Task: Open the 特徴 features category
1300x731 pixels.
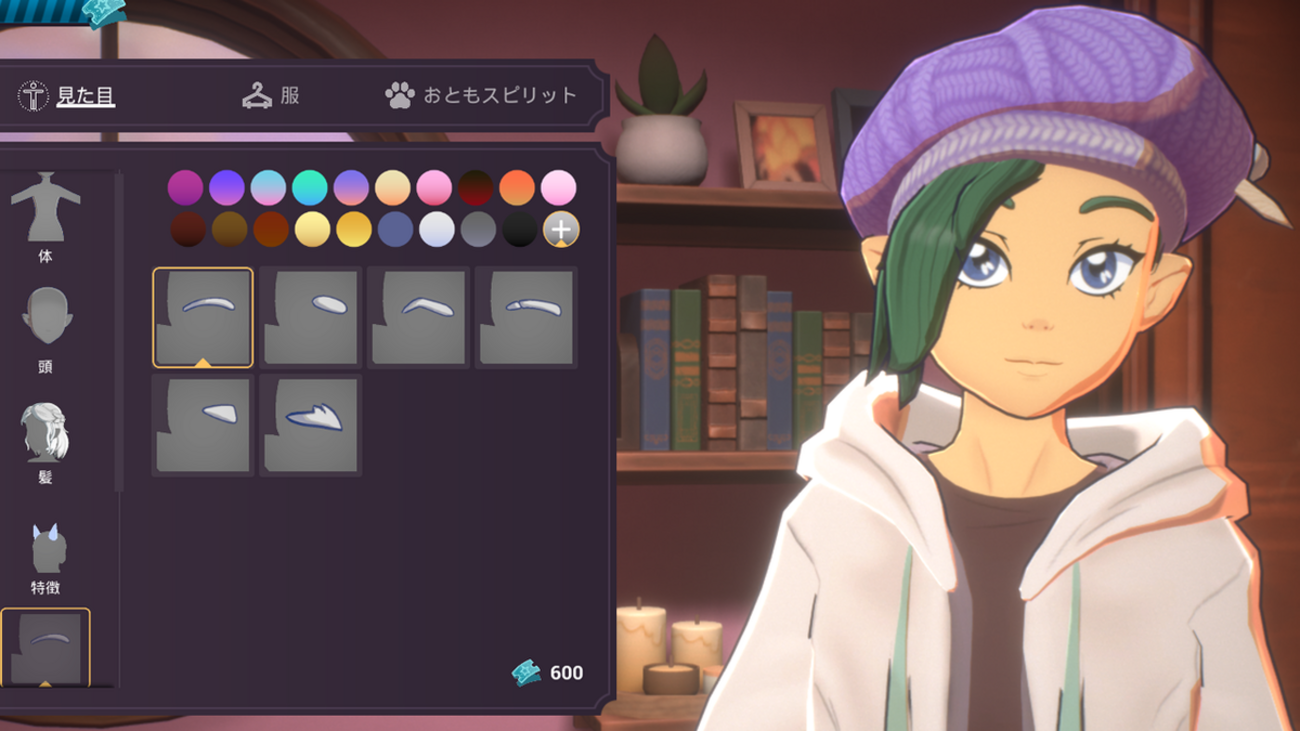Action: [46, 556]
